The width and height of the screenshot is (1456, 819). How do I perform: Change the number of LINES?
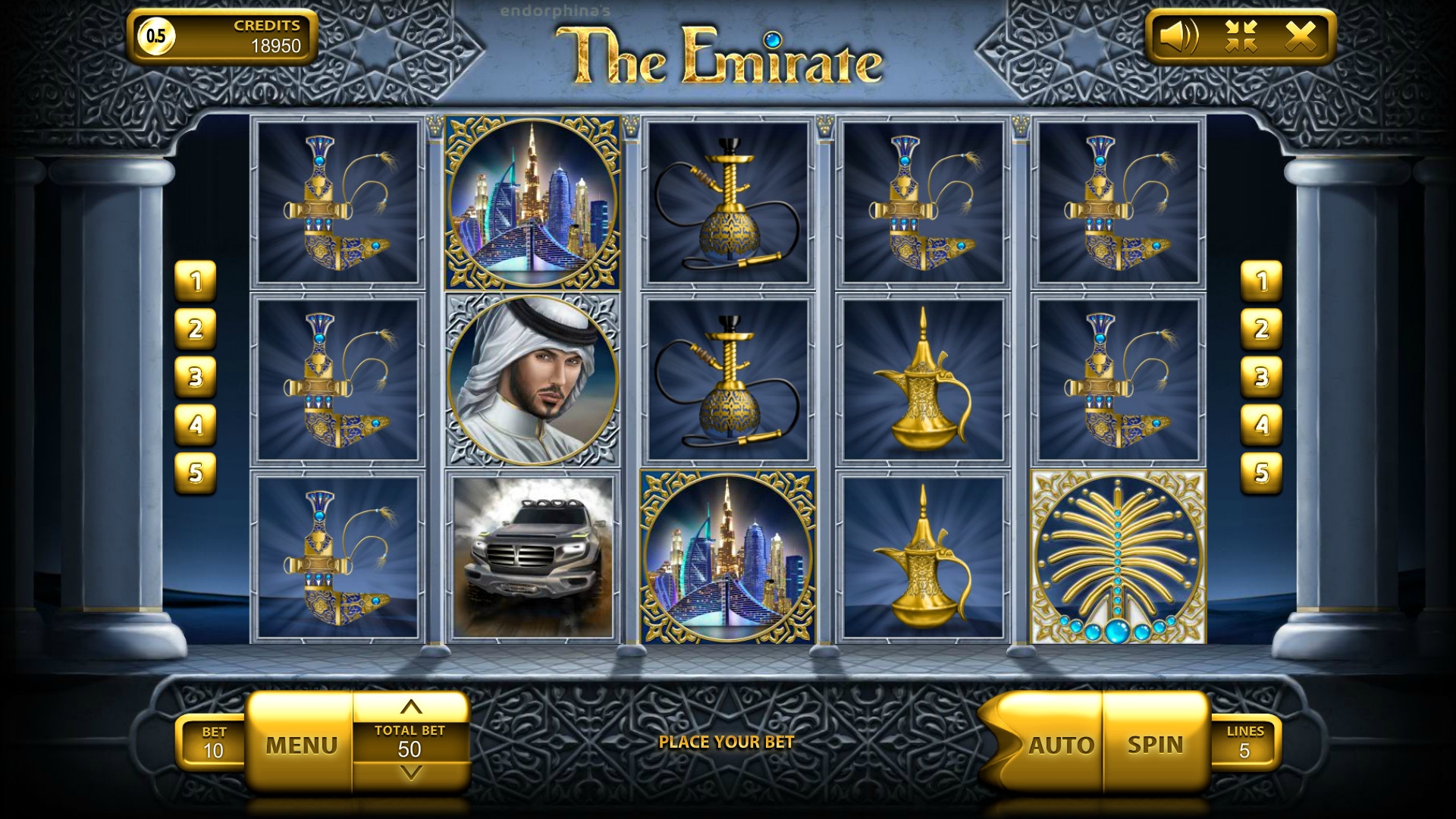click(1244, 743)
